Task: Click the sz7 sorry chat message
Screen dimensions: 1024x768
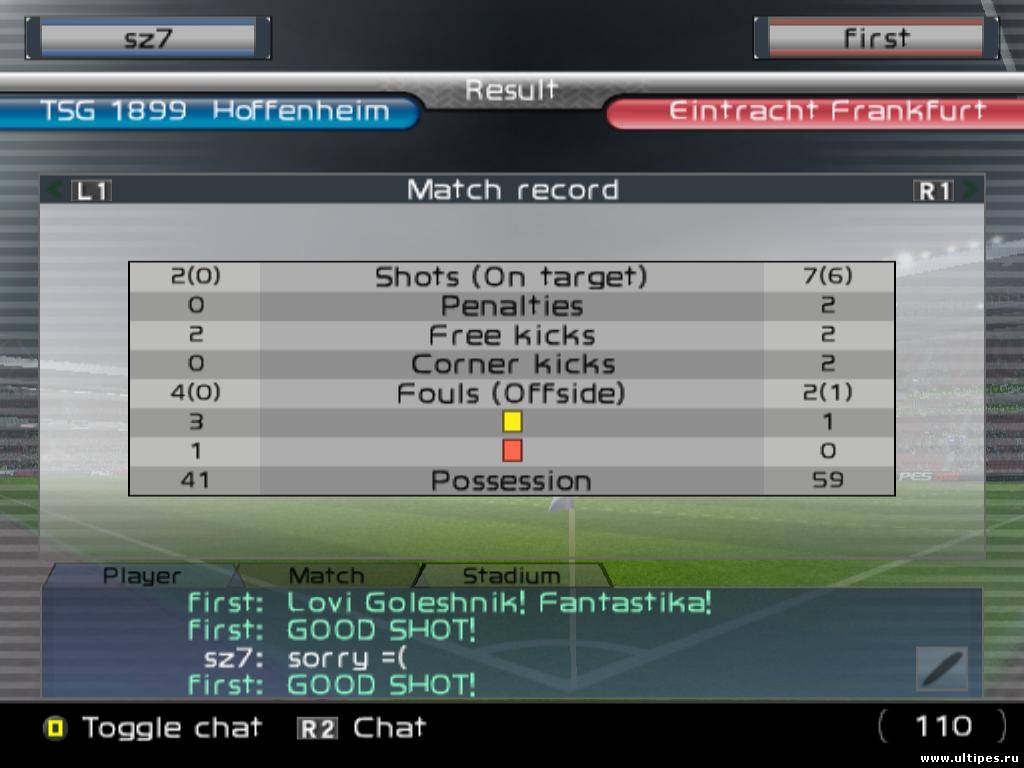Action: point(305,658)
